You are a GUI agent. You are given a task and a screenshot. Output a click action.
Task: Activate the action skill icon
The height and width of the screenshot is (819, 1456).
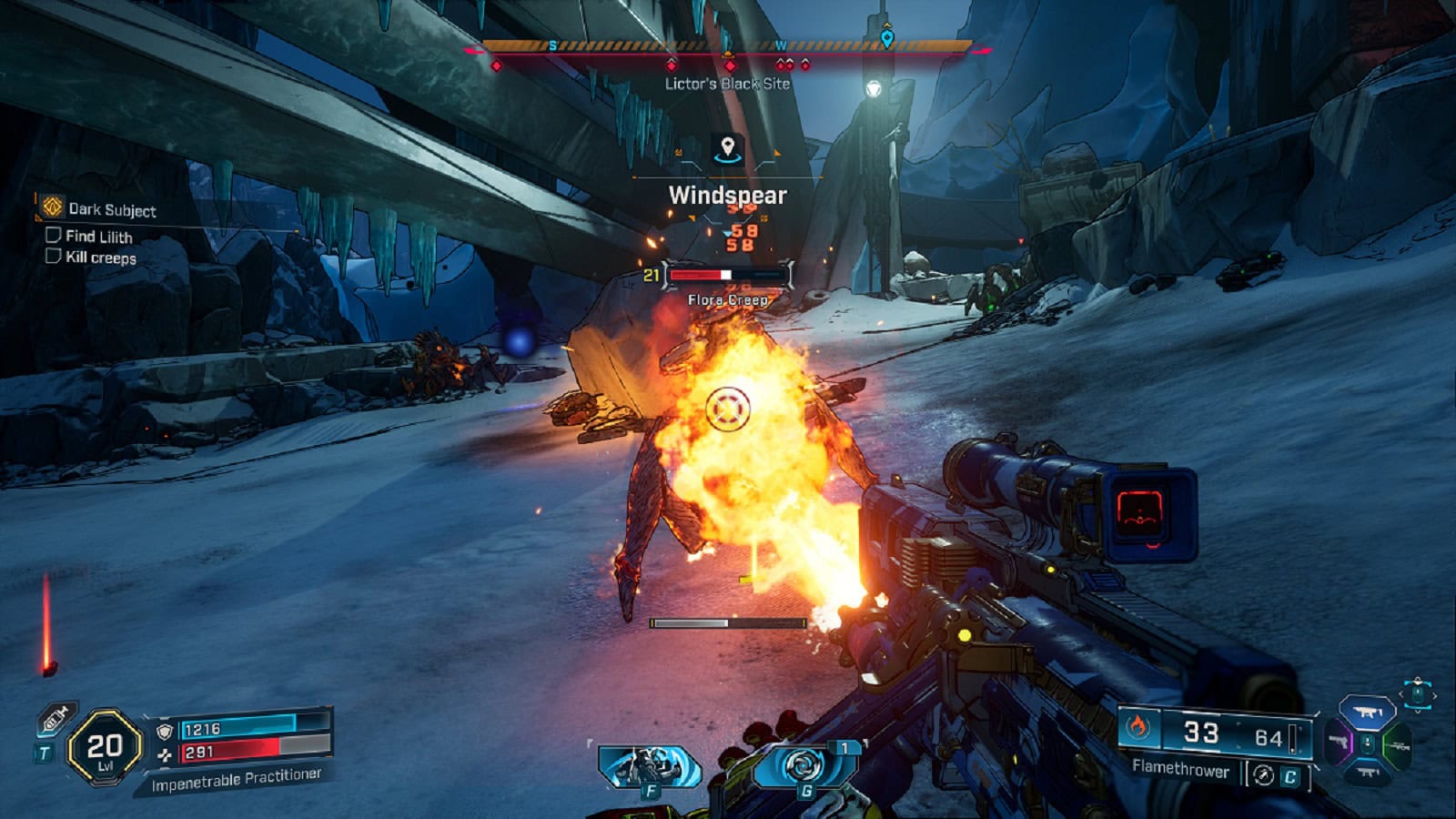(x=649, y=766)
